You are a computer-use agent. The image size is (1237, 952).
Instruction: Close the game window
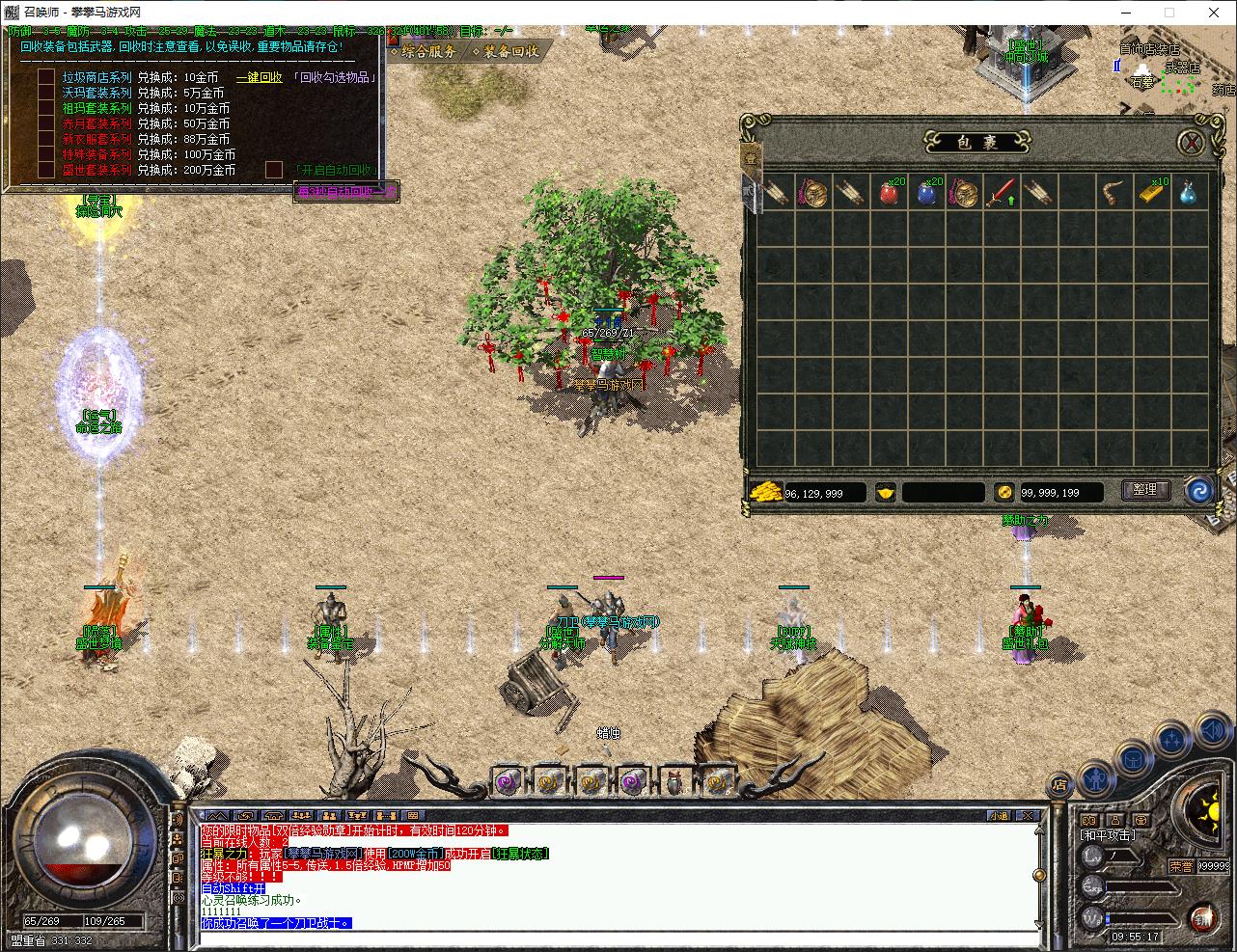(1212, 13)
